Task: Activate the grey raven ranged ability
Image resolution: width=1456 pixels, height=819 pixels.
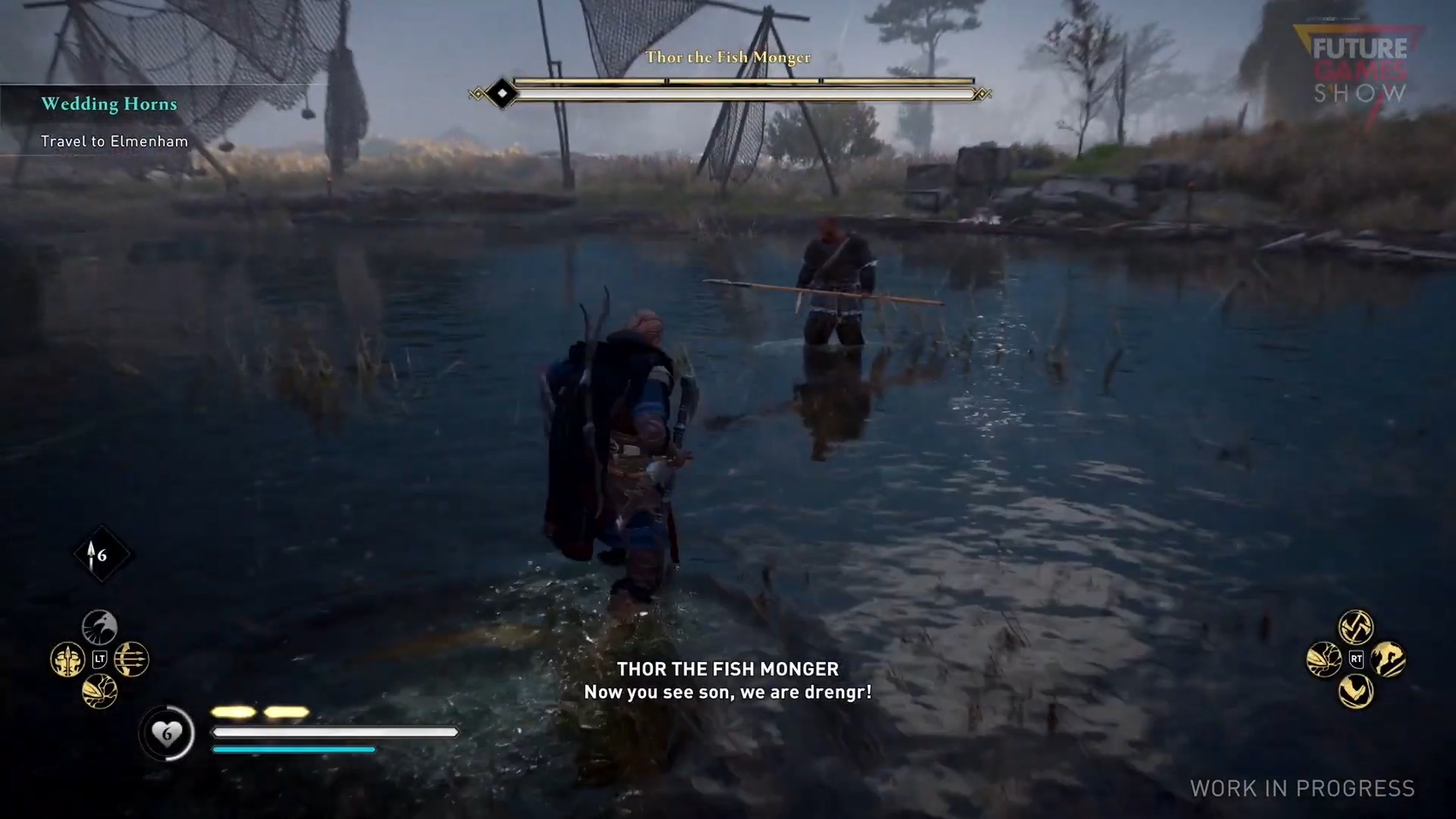Action: pos(99,627)
